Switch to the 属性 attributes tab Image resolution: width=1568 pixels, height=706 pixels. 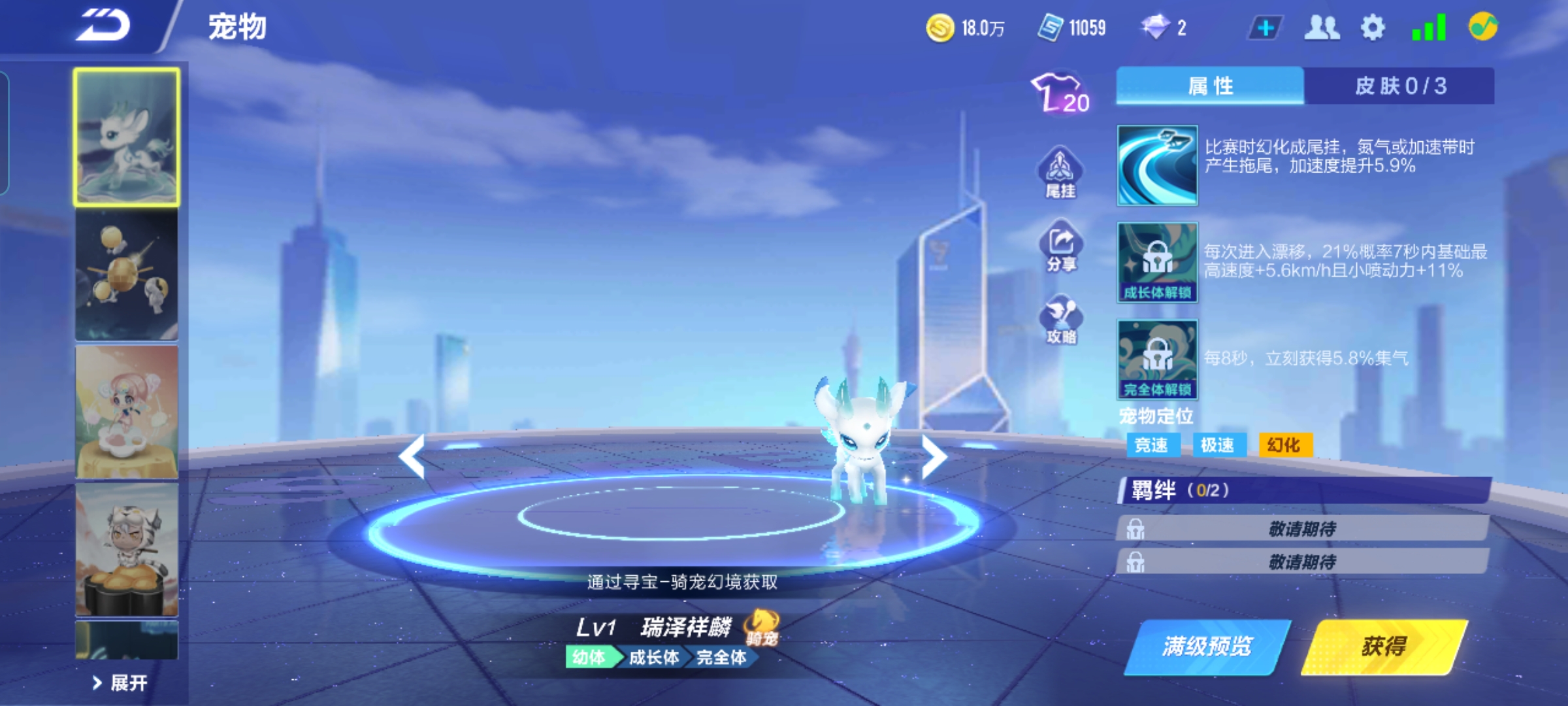[x=1211, y=86]
